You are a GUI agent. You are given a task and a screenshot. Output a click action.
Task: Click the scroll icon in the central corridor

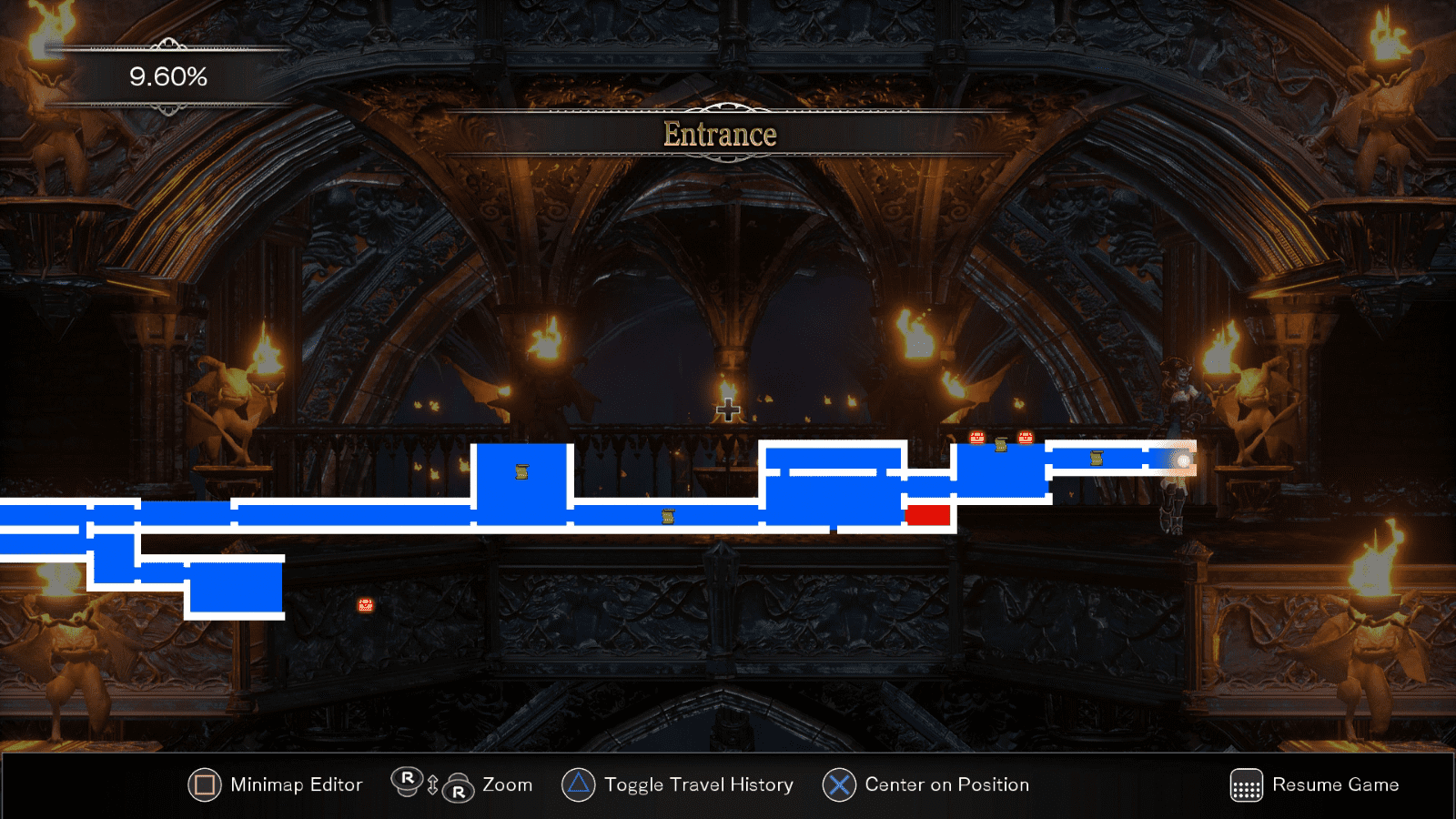[669, 515]
